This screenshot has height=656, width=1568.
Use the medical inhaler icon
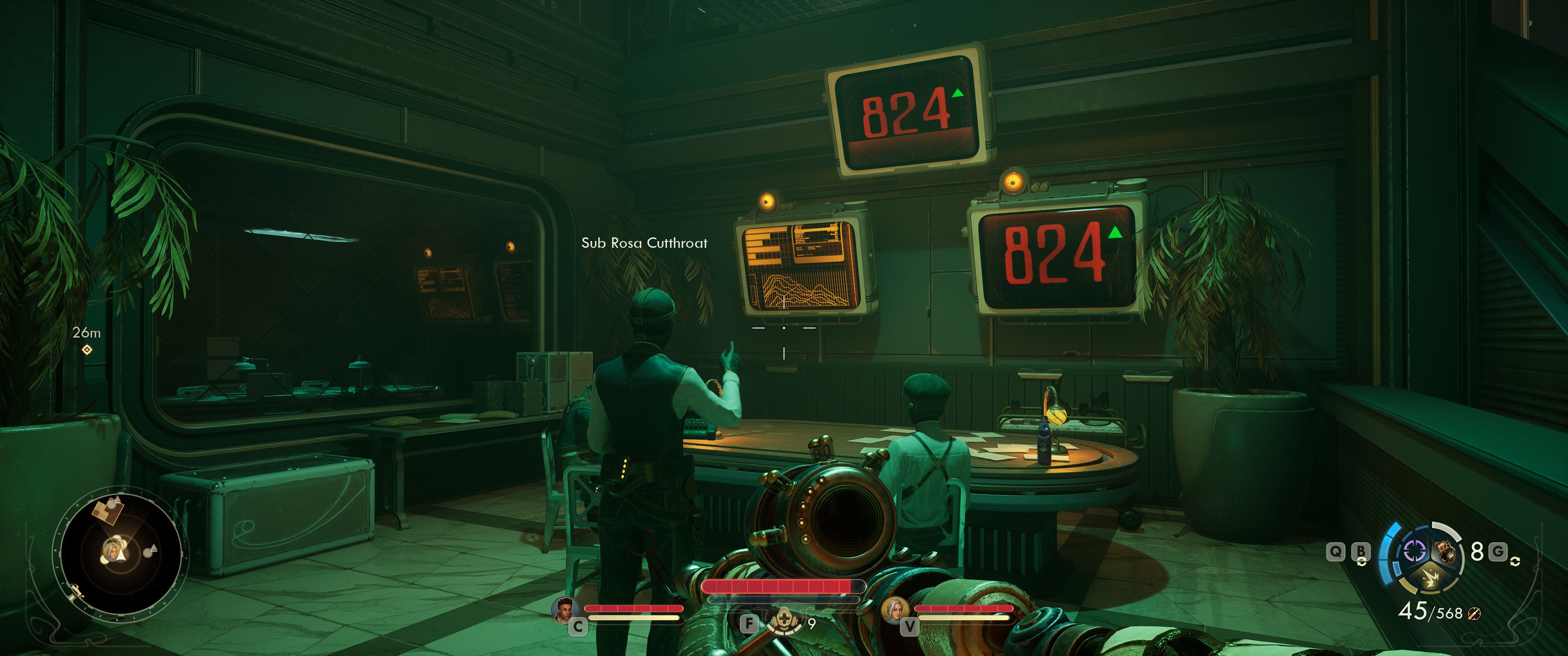pyautogui.click(x=784, y=620)
